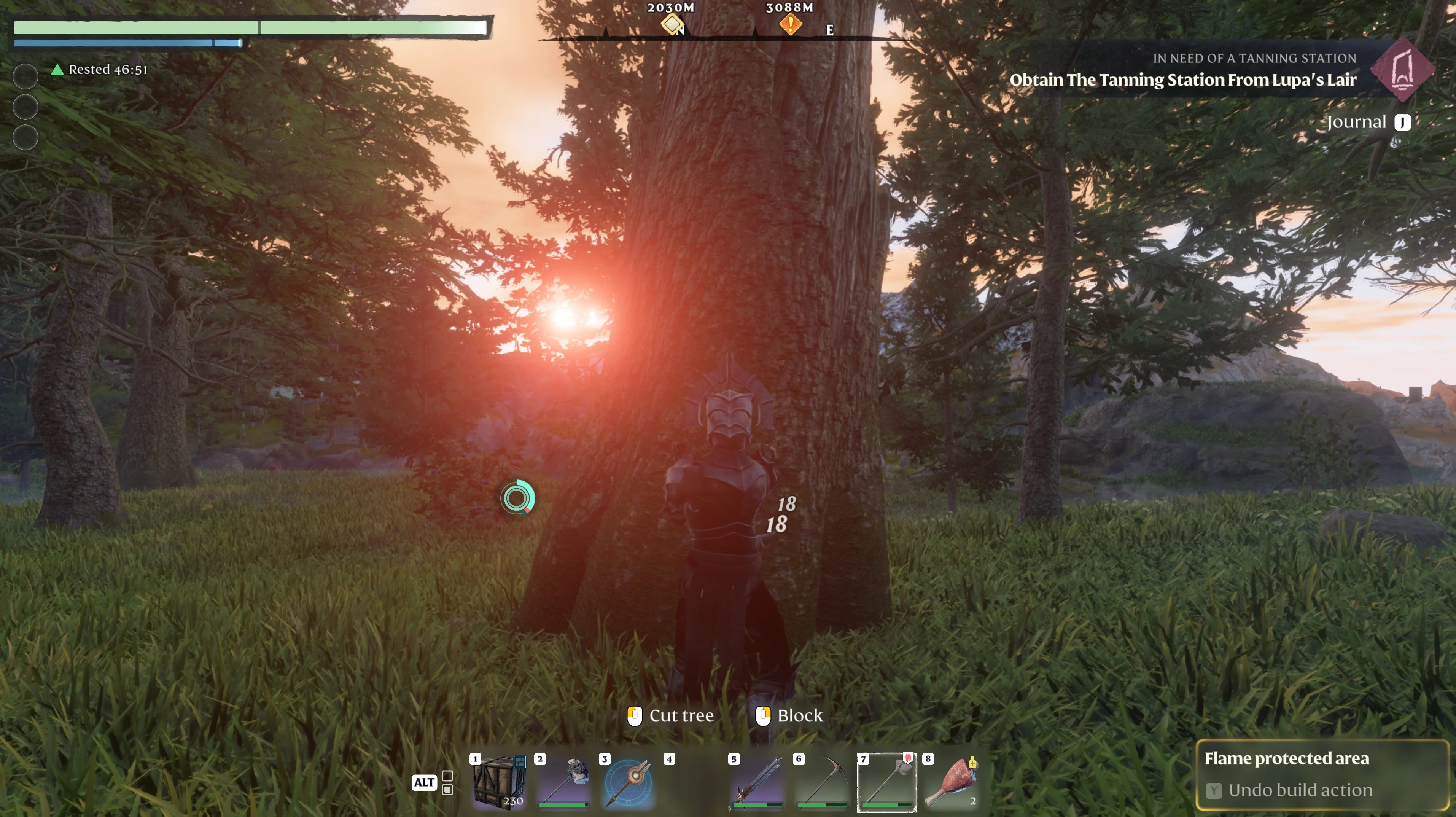This screenshot has width=1456, height=817.
Task: Select the highlighted stone axe slot
Action: click(887, 782)
